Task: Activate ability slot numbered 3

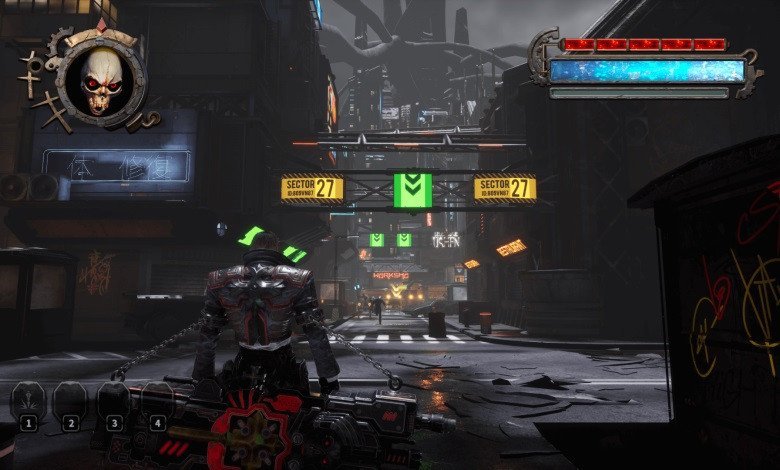Action: [x=113, y=403]
